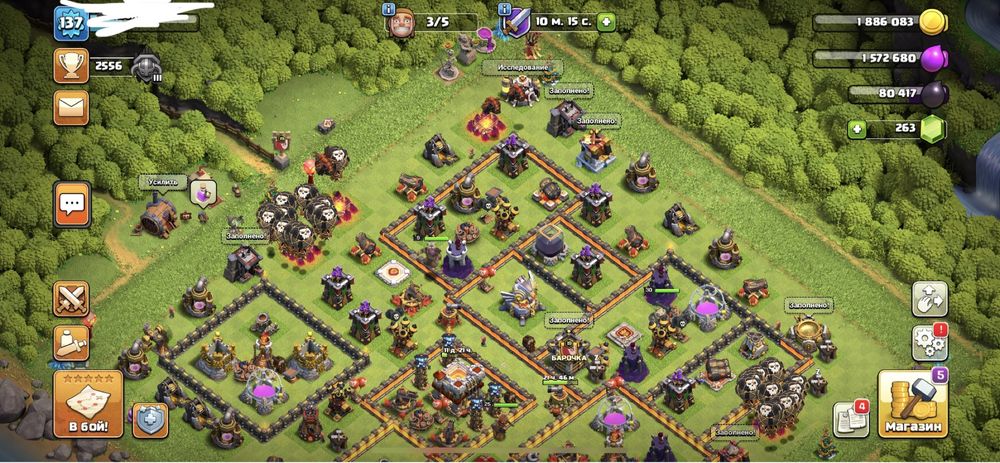Image resolution: width=1000 pixels, height=463 pixels.
Task: Open the layout editor arrows button
Action: click(929, 298)
